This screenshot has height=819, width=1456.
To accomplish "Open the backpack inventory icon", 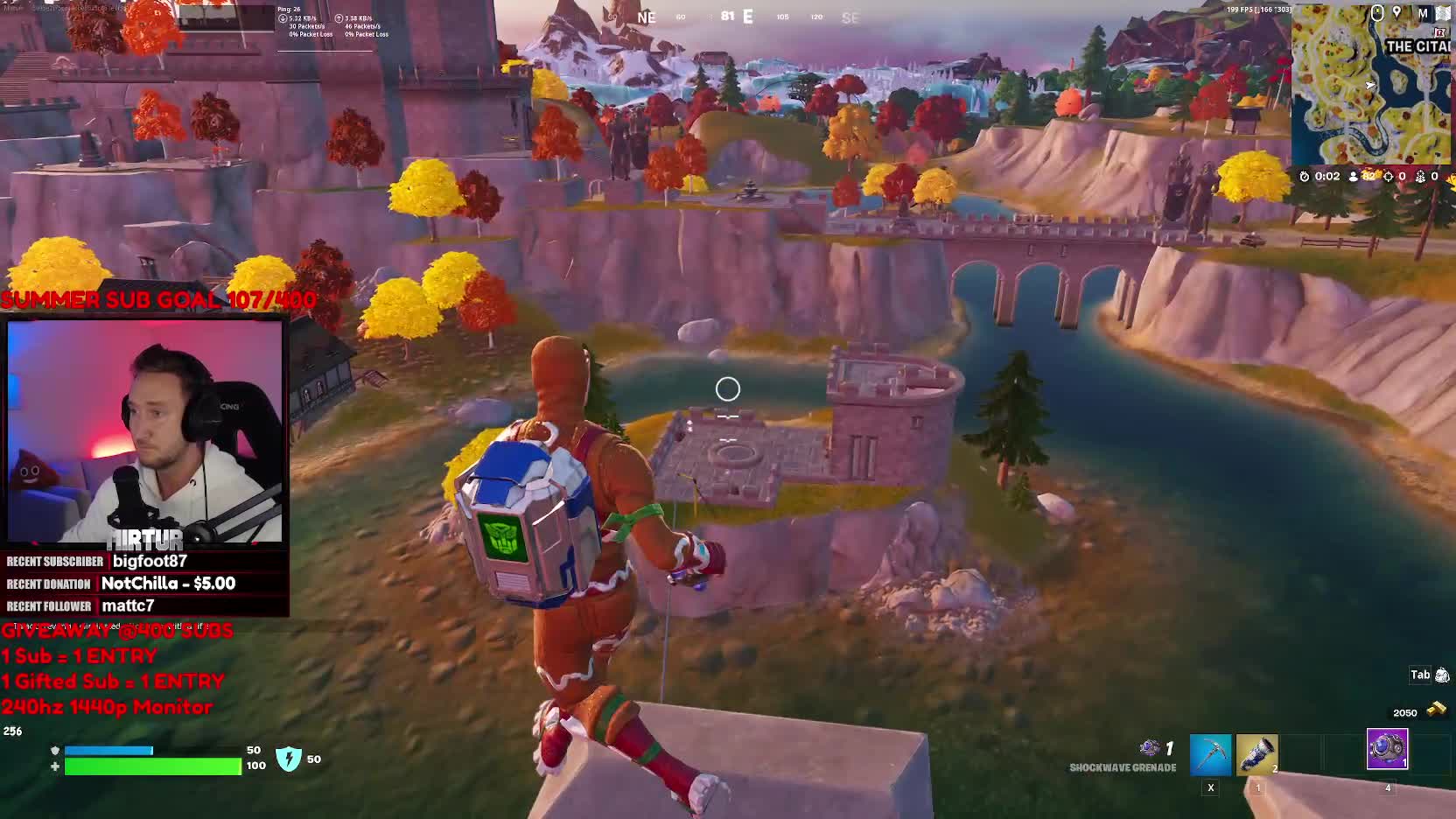I will click(1442, 675).
